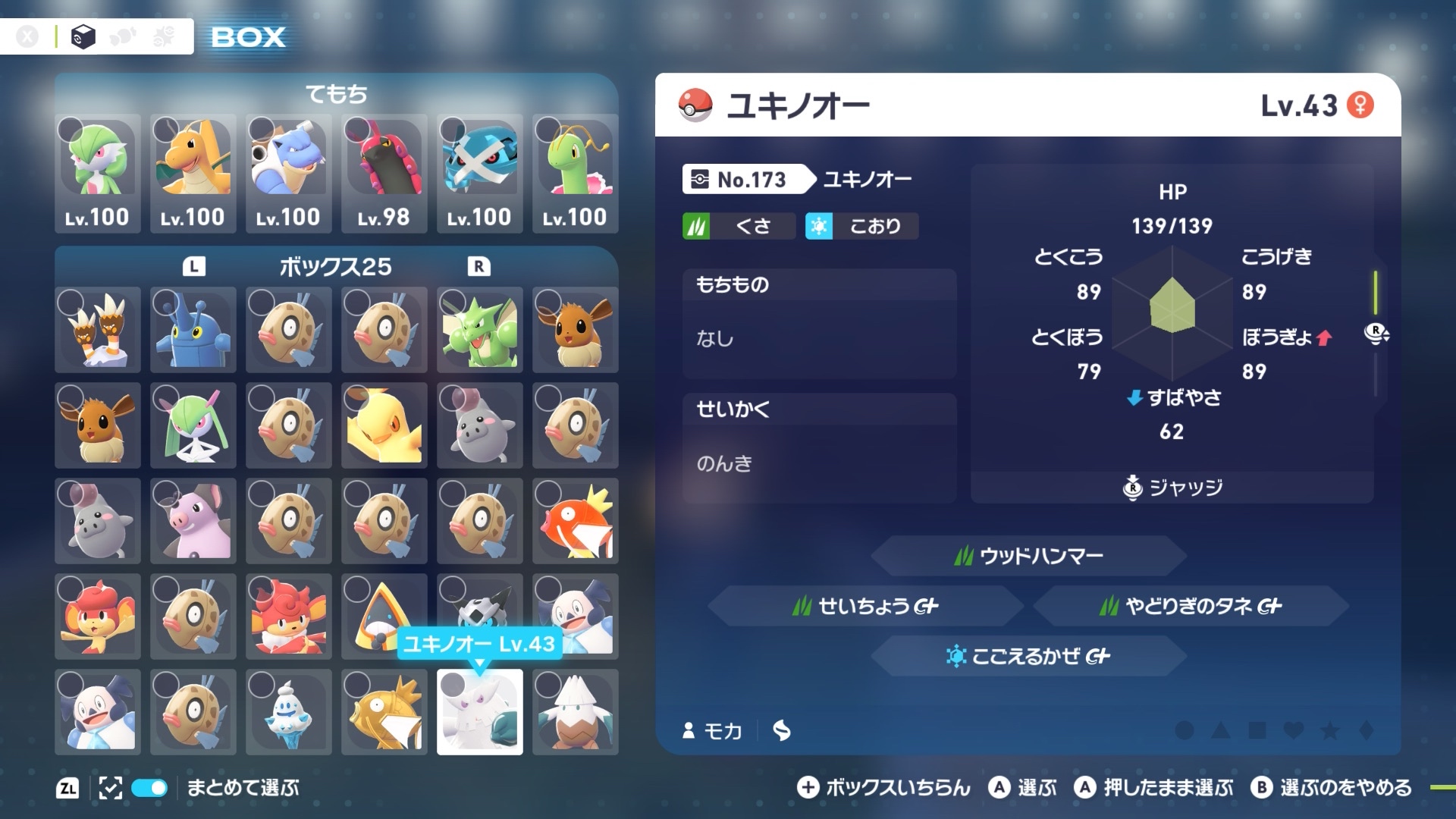Select the highlighted Abomasnow slot
The width and height of the screenshot is (1456, 819).
coord(480,712)
